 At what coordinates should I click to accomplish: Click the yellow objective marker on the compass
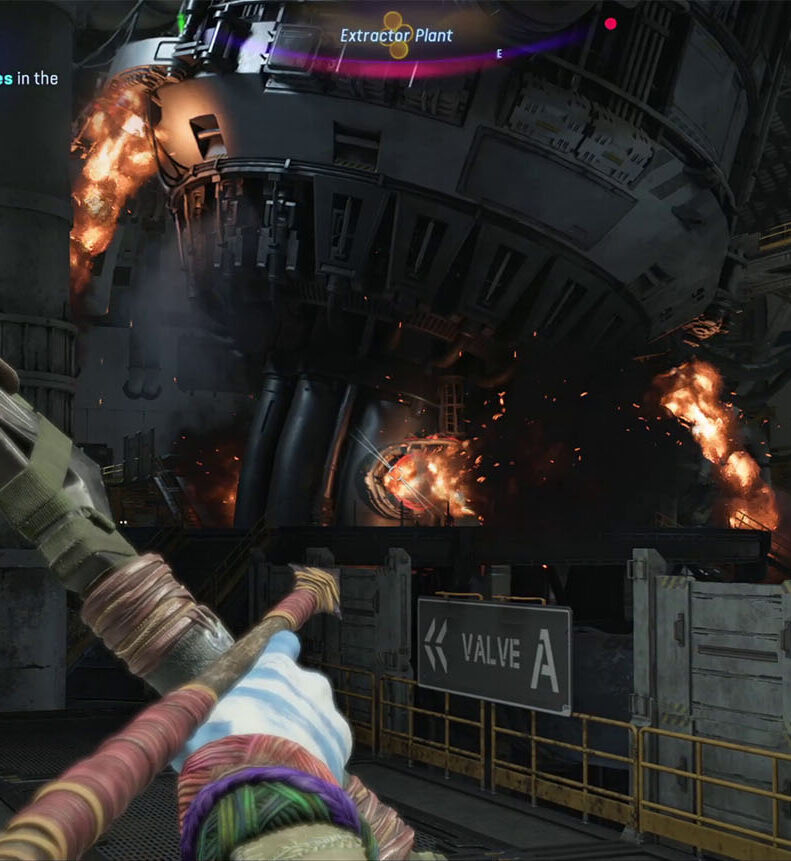397,36
